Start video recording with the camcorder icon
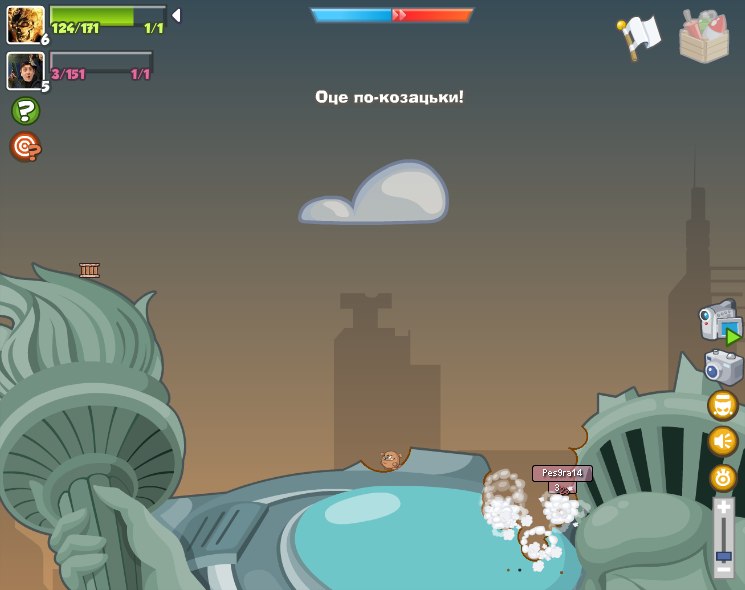 [720, 323]
